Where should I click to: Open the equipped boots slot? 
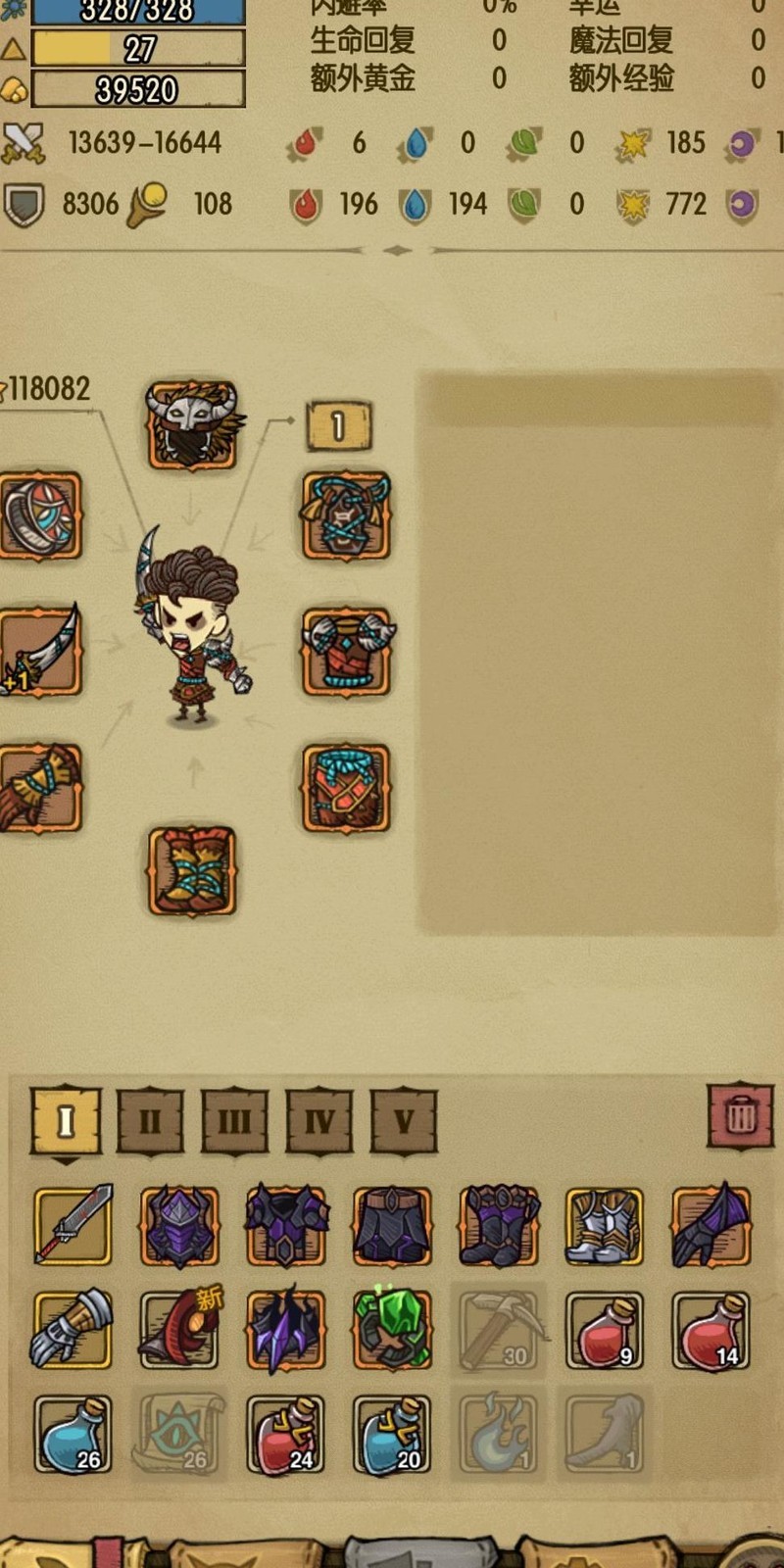(x=192, y=871)
